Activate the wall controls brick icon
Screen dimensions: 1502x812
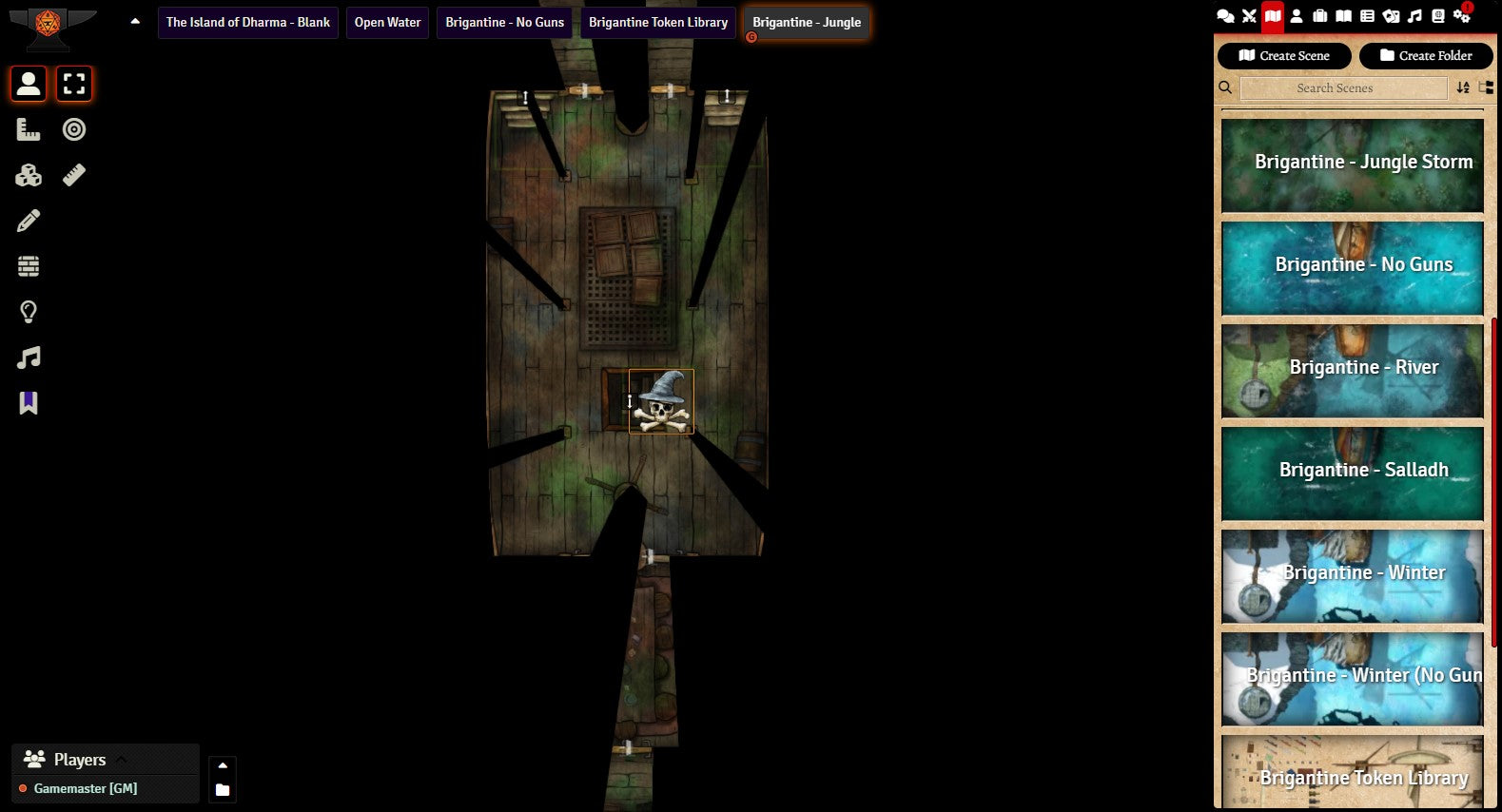(x=29, y=266)
